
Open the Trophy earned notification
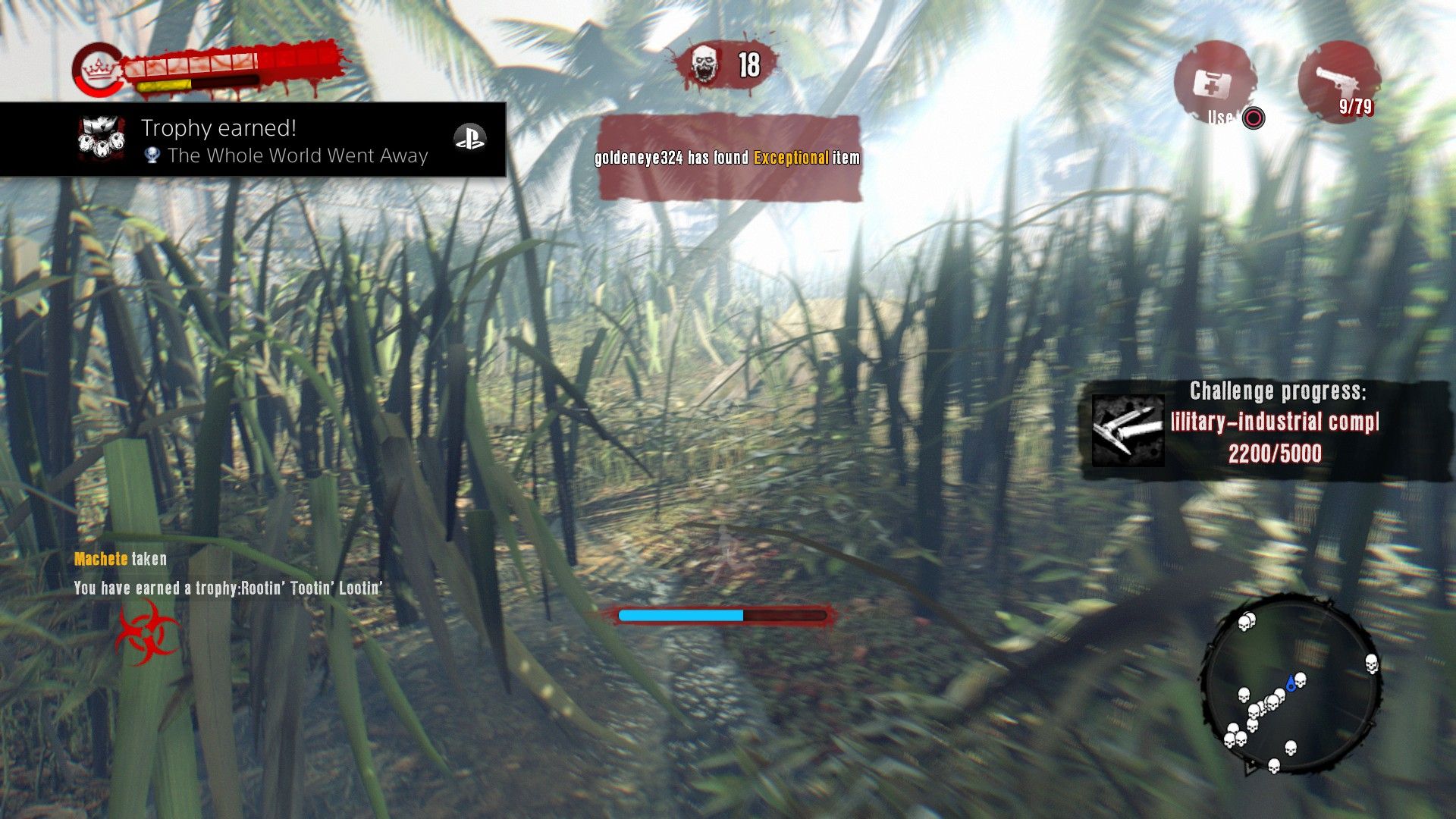[x=253, y=140]
